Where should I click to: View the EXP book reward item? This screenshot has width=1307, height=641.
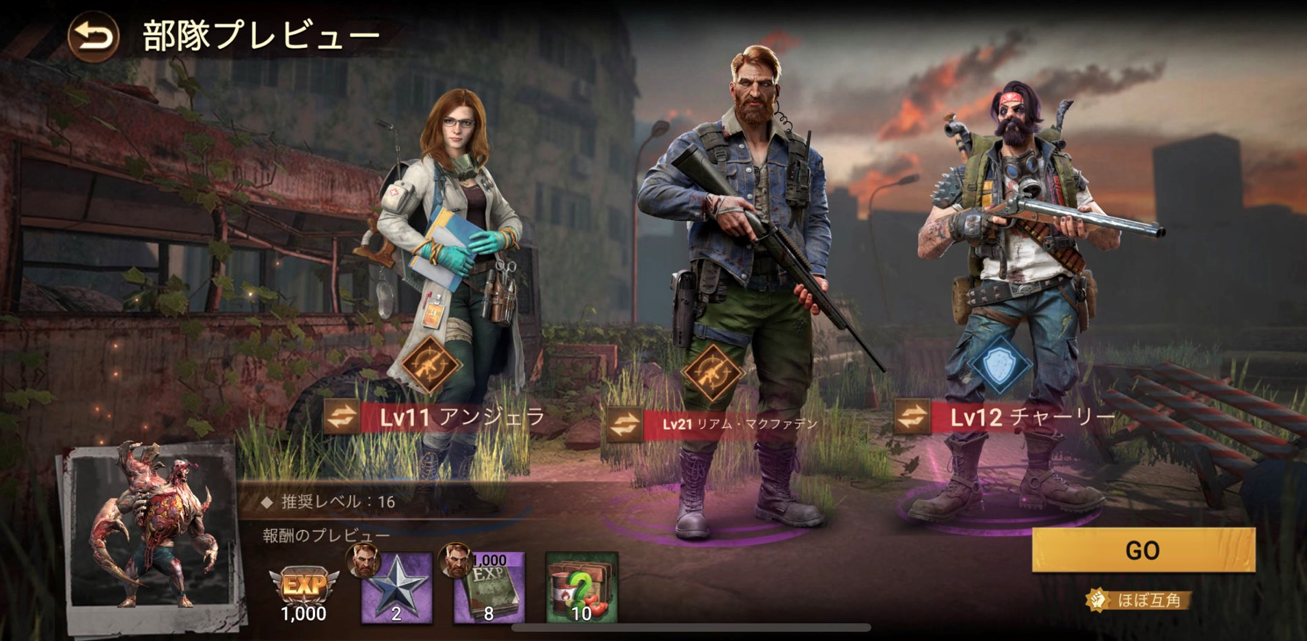click(x=489, y=588)
